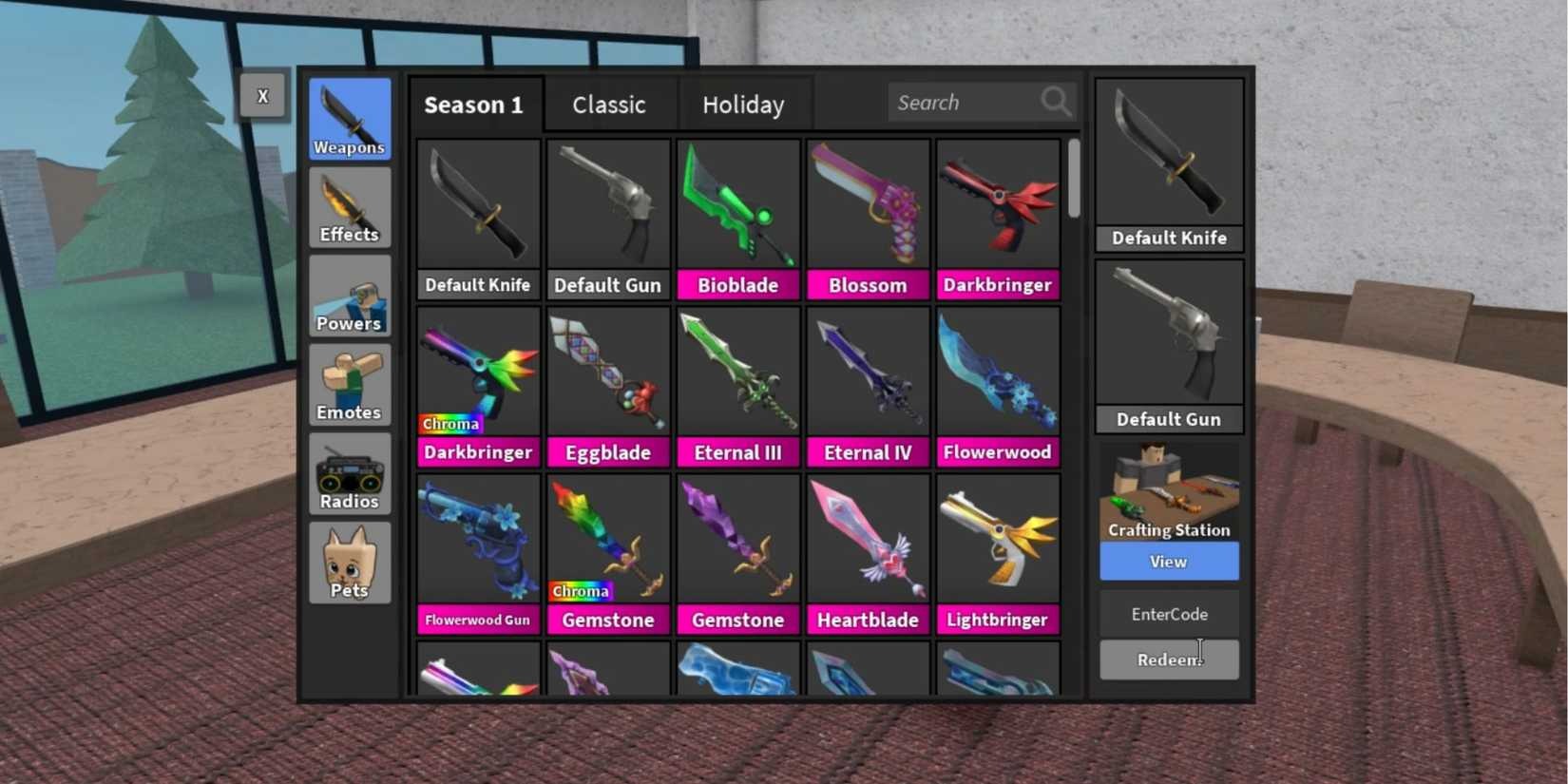This screenshot has height=784, width=1568.
Task: Switch to the Classic tab
Action: tap(609, 105)
